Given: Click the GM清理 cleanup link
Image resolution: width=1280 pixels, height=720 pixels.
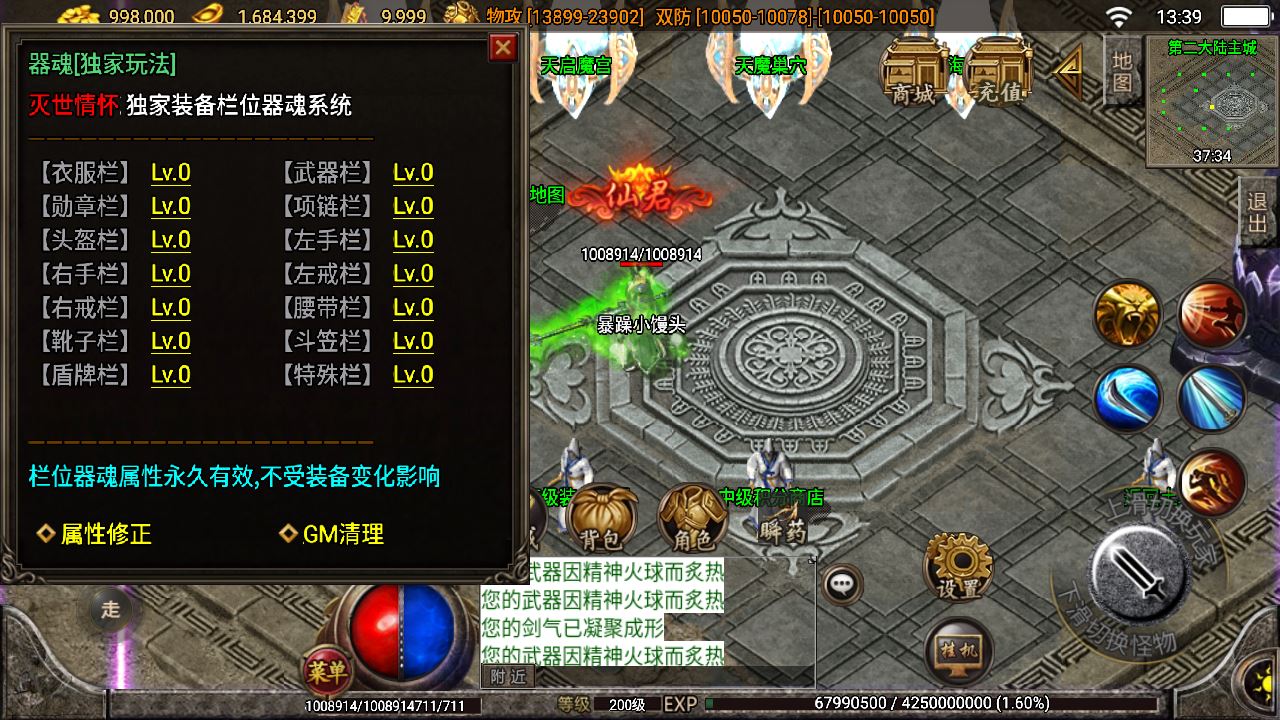Looking at the screenshot, I should click(335, 535).
